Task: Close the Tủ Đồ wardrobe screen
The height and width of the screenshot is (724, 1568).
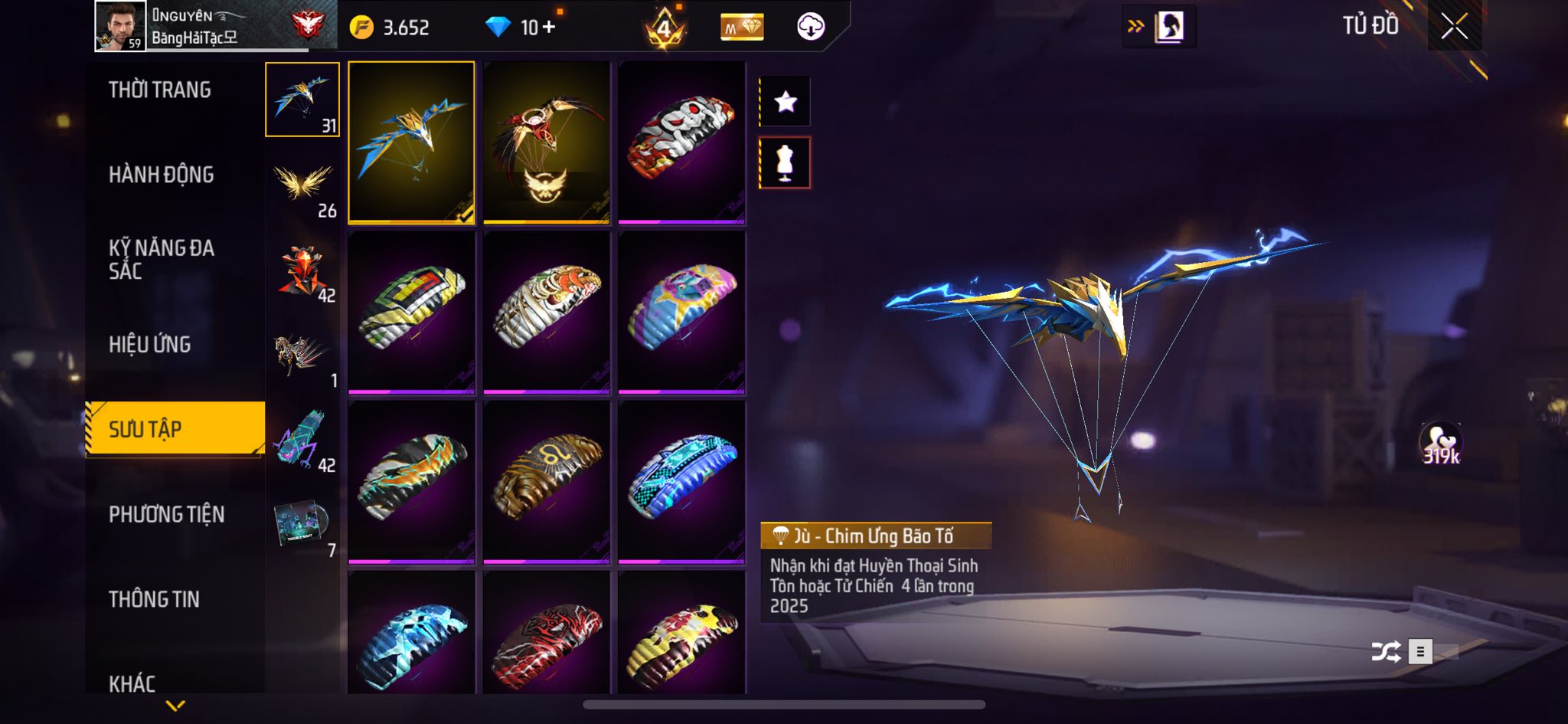Action: tap(1454, 27)
